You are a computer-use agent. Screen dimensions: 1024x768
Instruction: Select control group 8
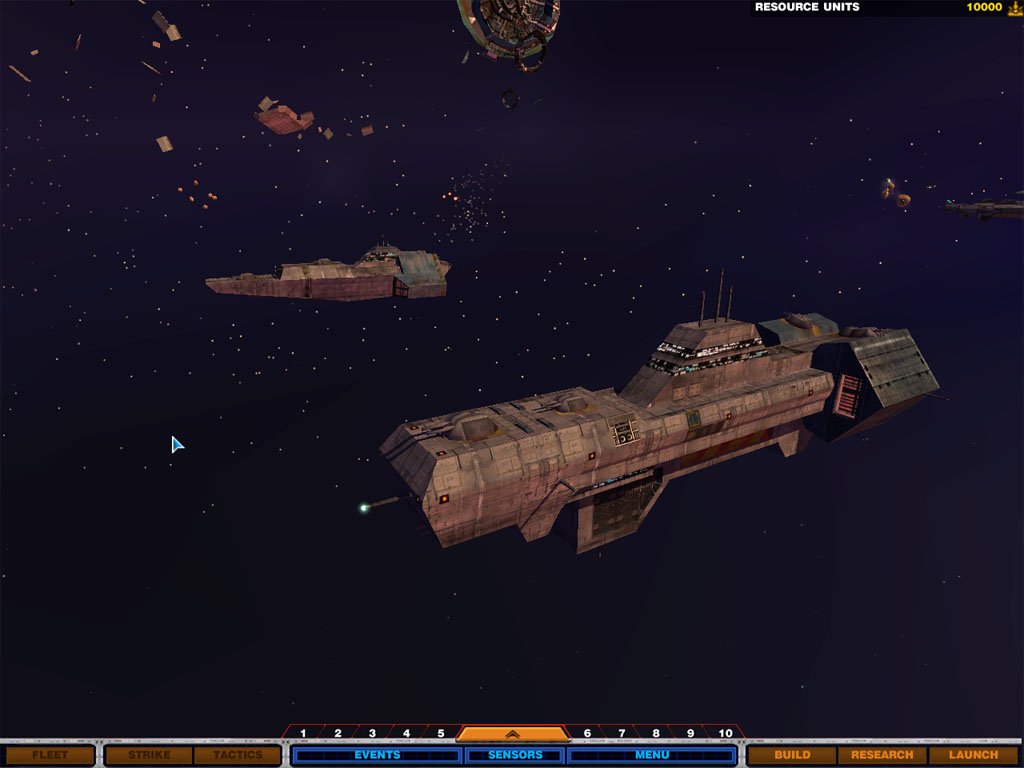656,733
